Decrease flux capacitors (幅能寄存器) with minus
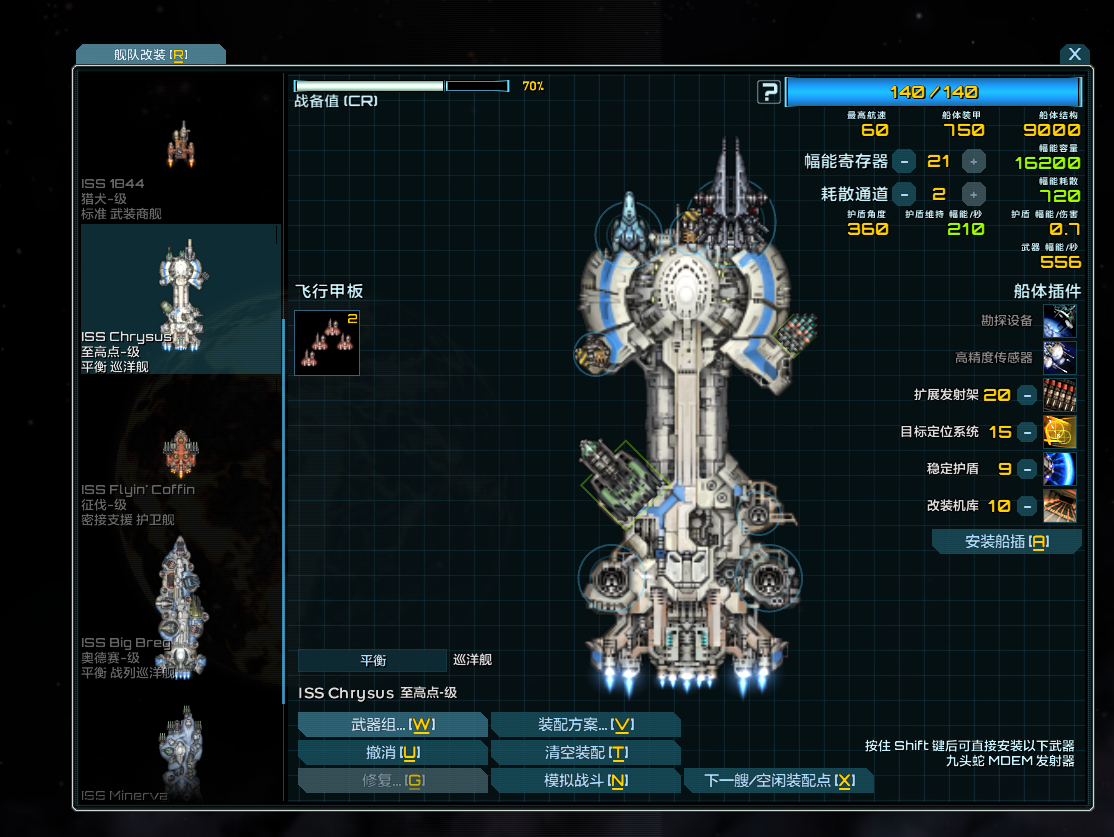This screenshot has height=837, width=1114. pyautogui.click(x=904, y=161)
